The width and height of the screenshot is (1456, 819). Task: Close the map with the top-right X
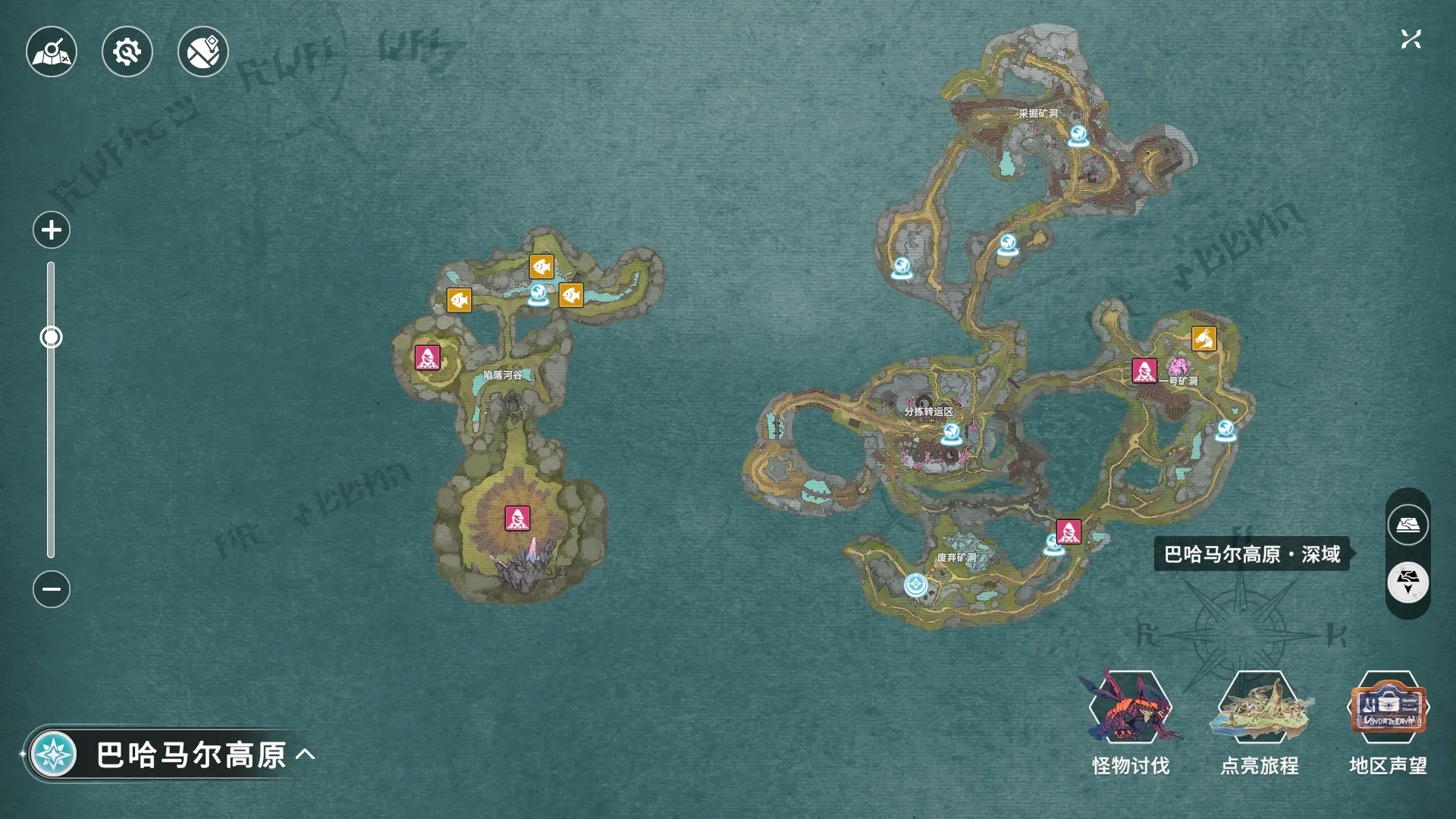pos(1410,39)
